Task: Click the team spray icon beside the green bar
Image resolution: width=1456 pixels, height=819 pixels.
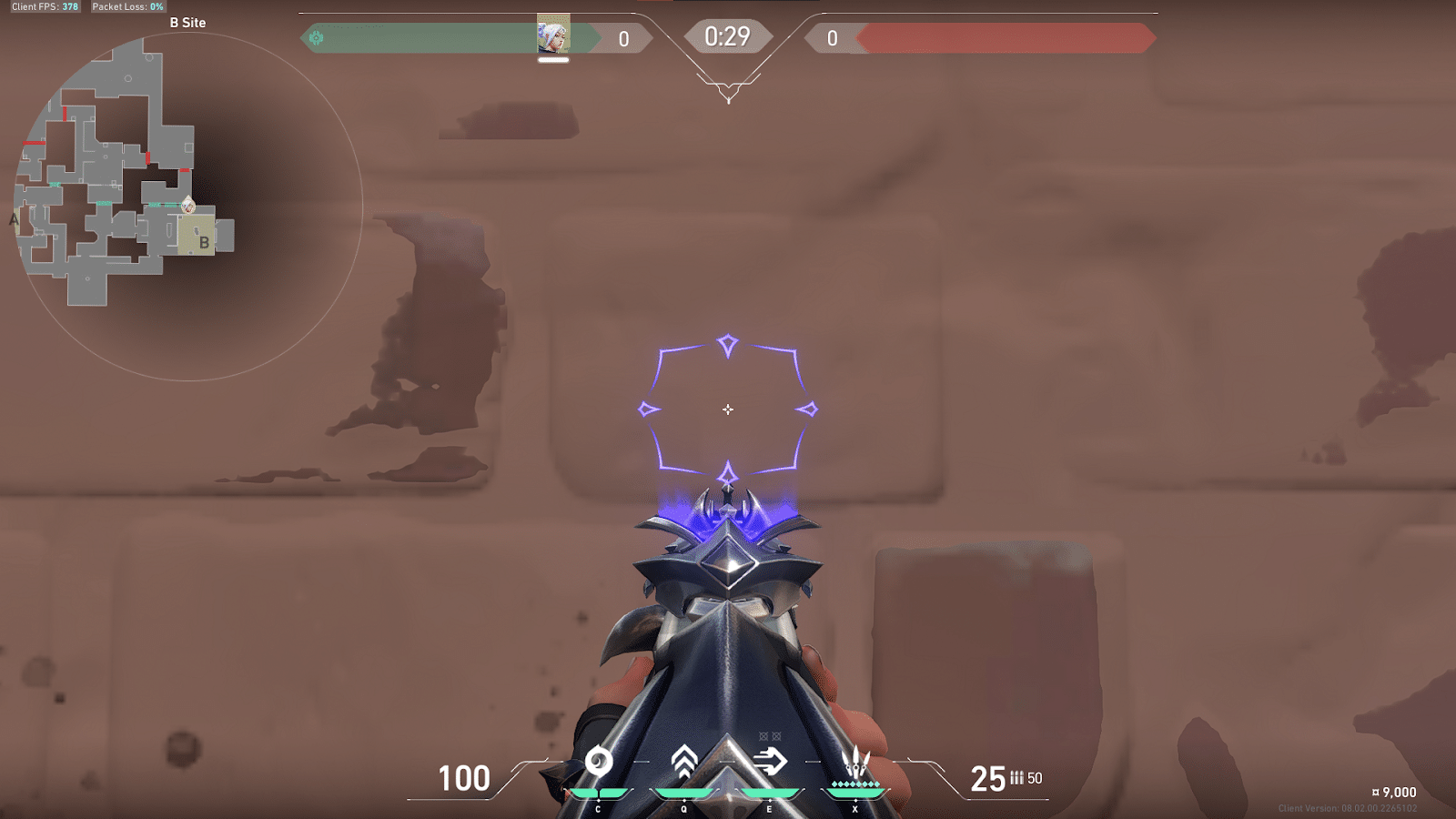Action: tap(314, 39)
